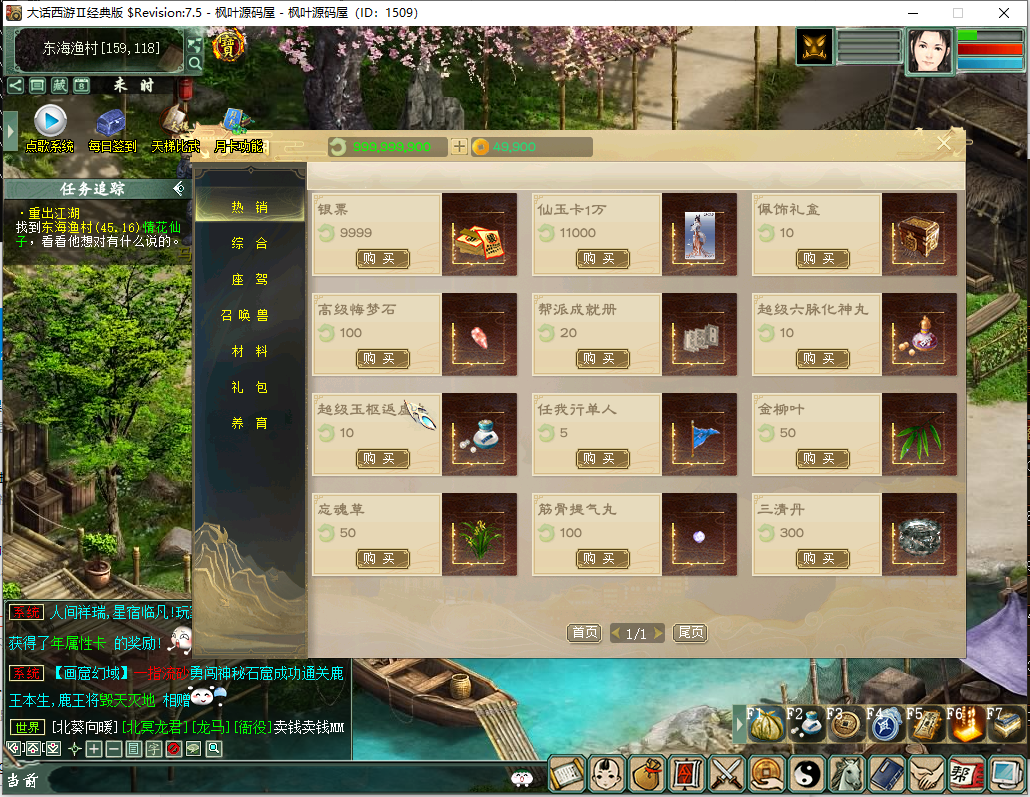Open the 点歌系统 song request icon
This screenshot has height=797, width=1030.
point(50,122)
